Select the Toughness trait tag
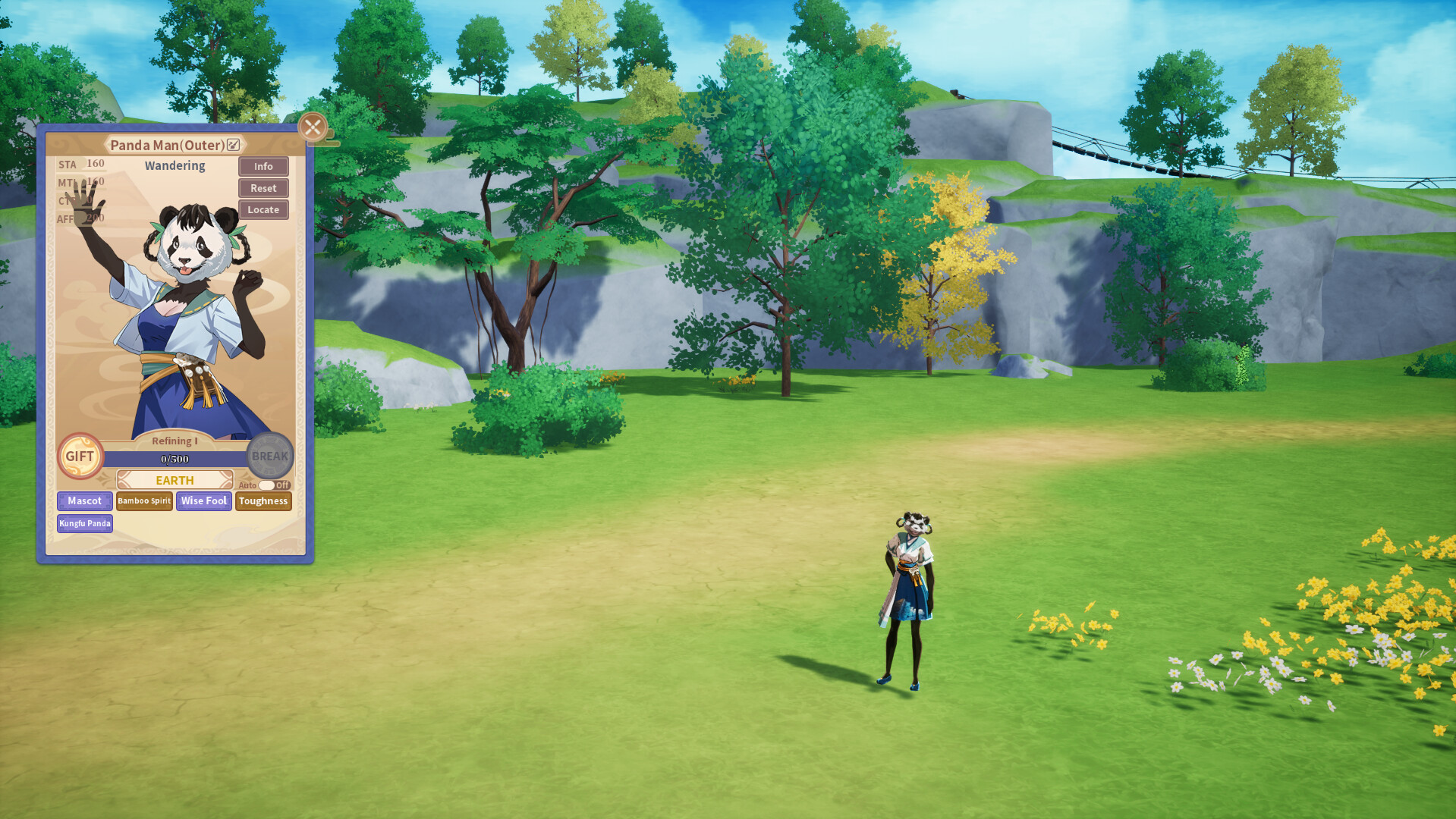This screenshot has height=819, width=1456. 263,501
